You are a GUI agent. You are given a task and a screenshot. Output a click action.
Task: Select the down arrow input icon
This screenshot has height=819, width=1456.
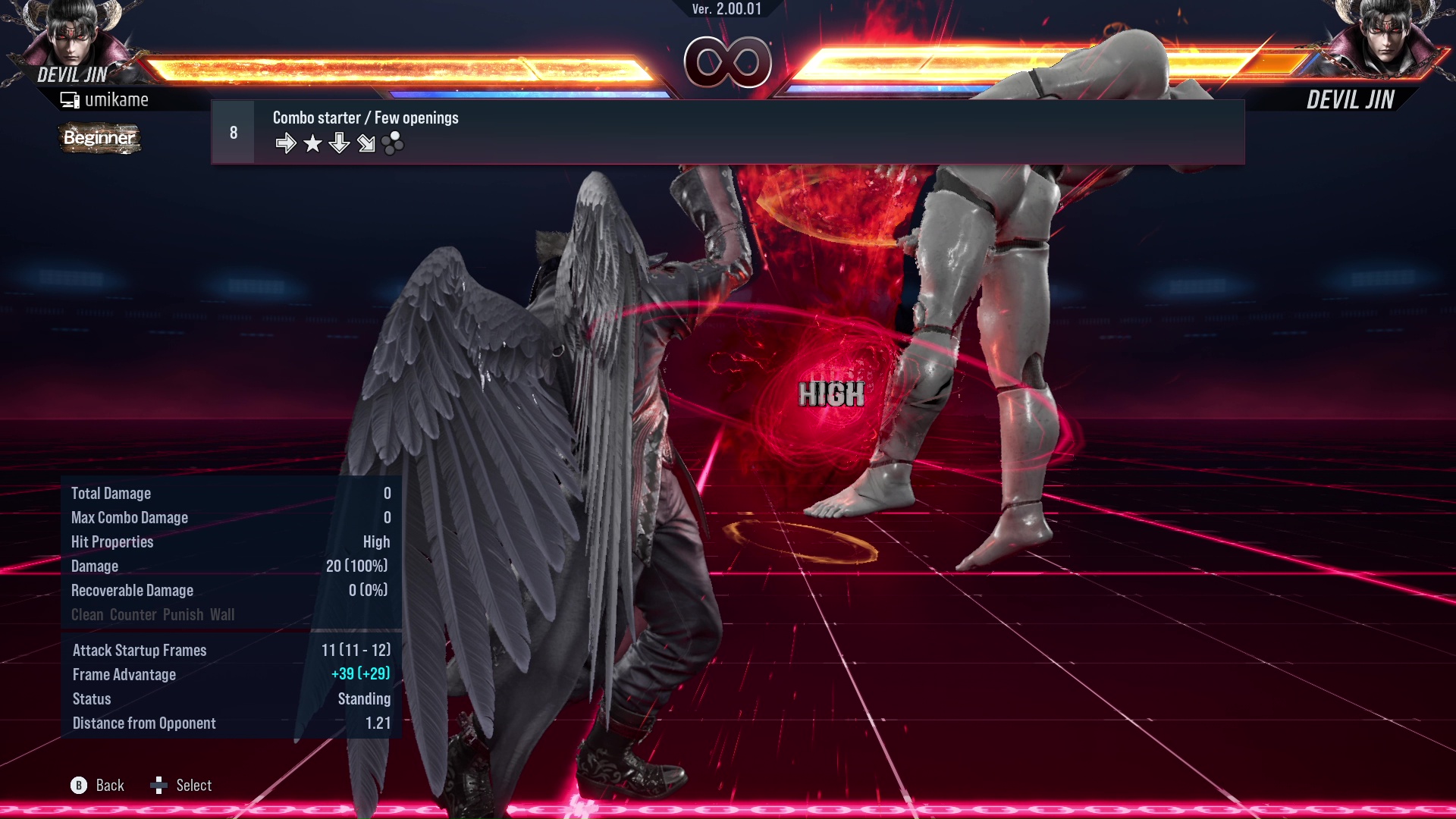(339, 141)
